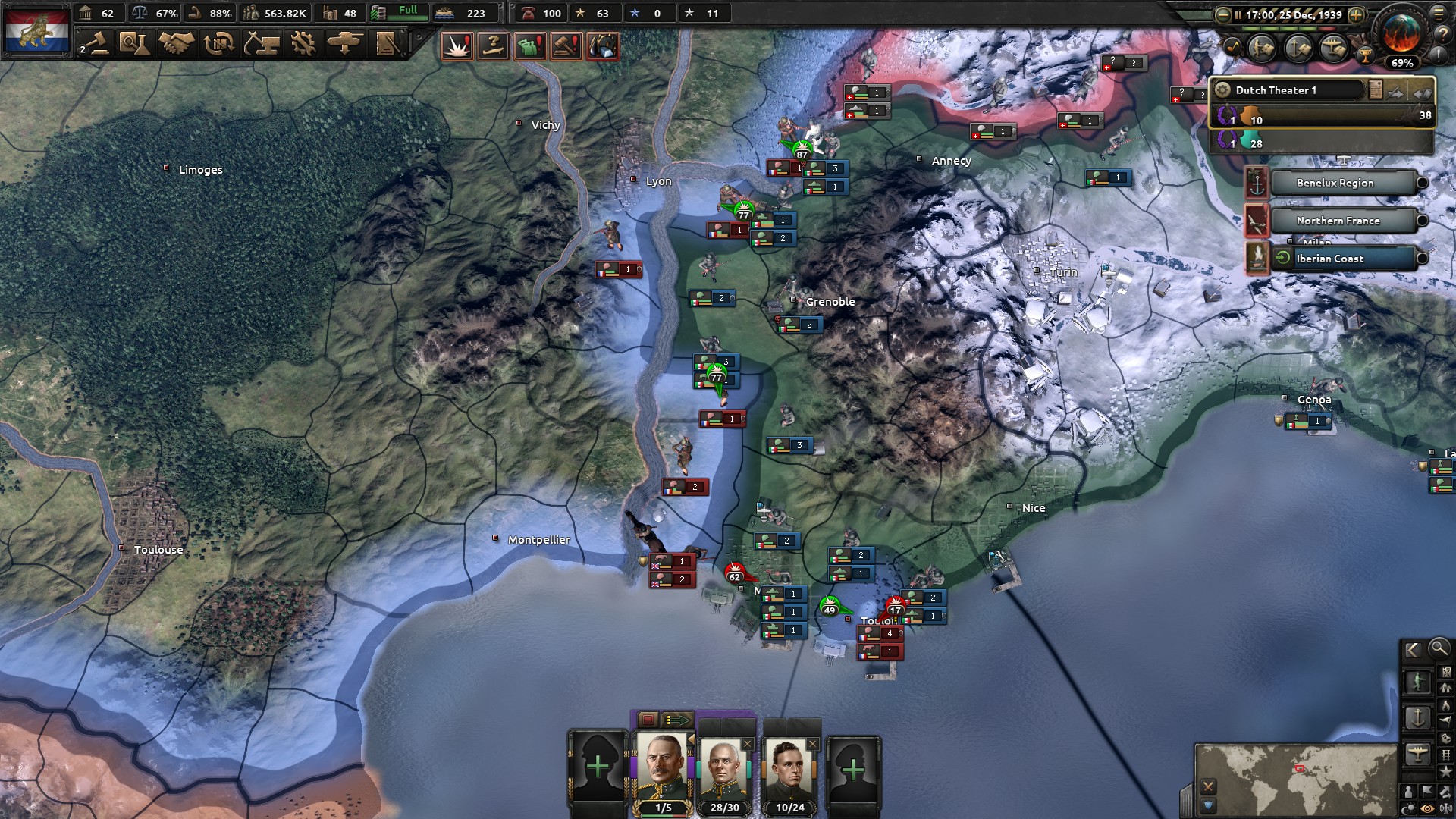Select the air view tab with the plane icon

[1418, 753]
